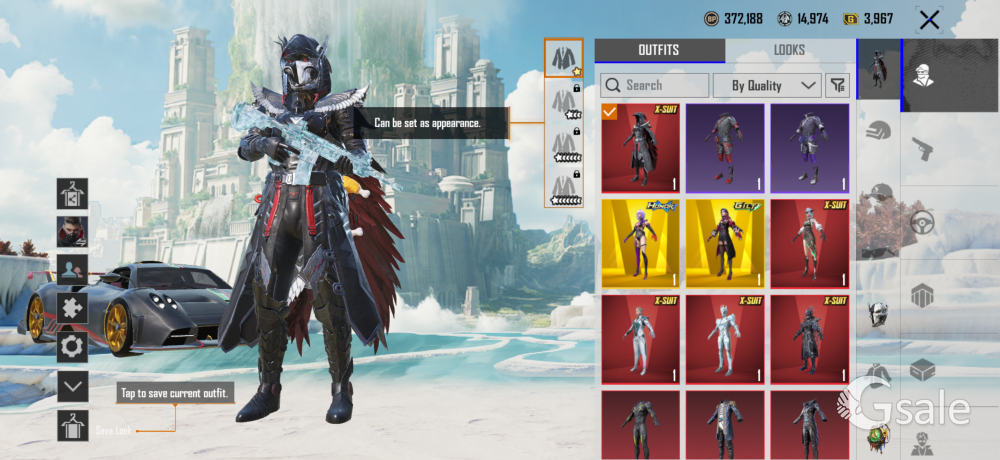
Task: Select the helmet category icon
Action: 878,130
